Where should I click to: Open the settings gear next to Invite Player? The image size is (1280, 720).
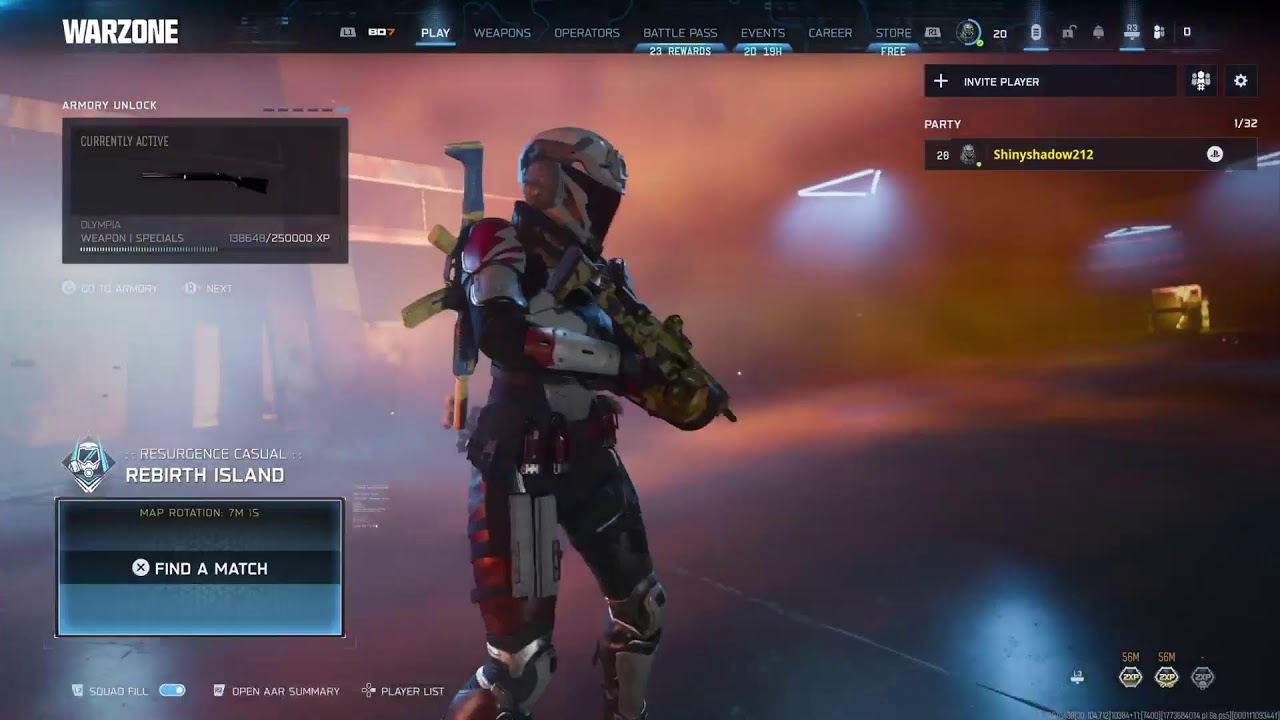pos(1241,82)
